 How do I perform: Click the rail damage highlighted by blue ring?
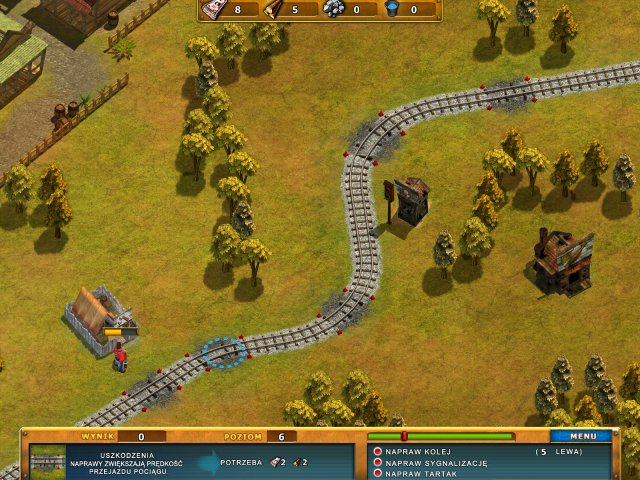coord(225,352)
